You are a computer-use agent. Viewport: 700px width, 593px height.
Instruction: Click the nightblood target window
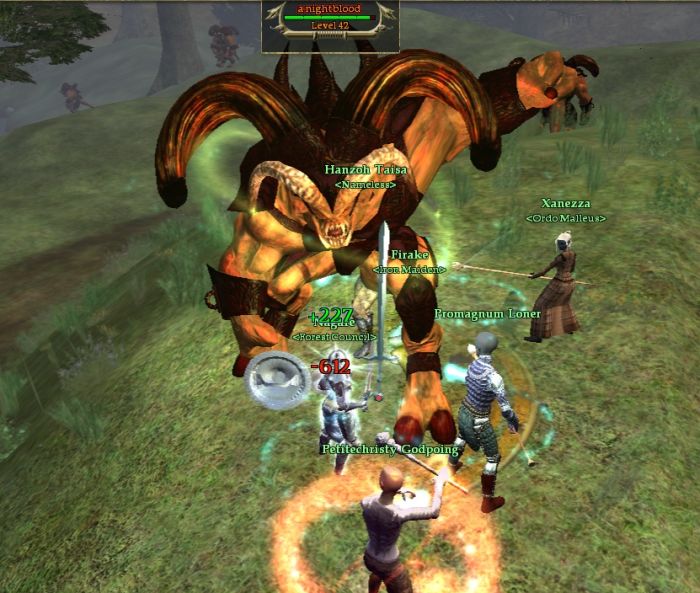pos(330,25)
